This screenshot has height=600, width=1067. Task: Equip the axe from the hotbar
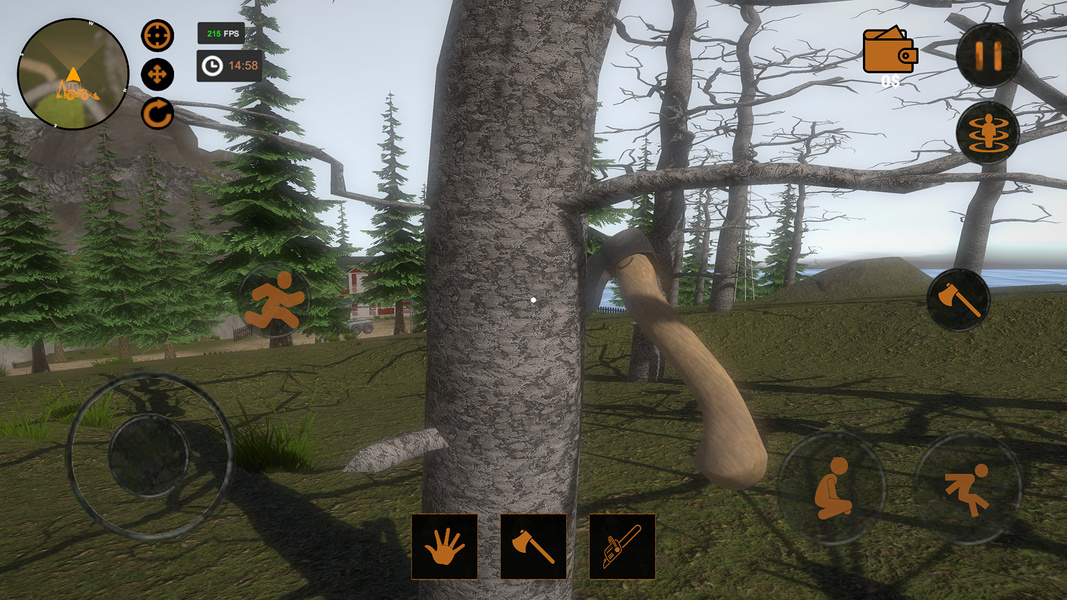point(533,546)
